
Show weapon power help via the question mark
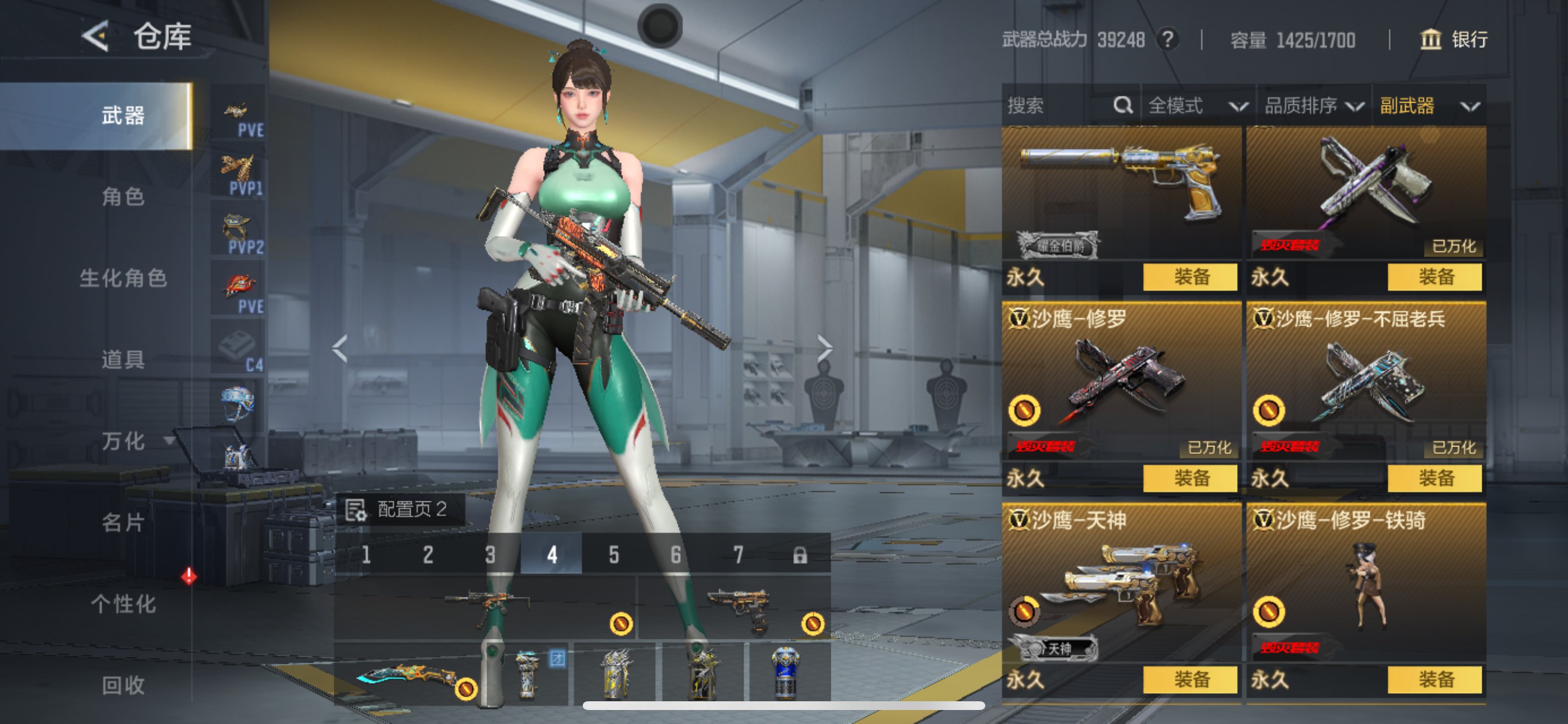coord(1167,40)
